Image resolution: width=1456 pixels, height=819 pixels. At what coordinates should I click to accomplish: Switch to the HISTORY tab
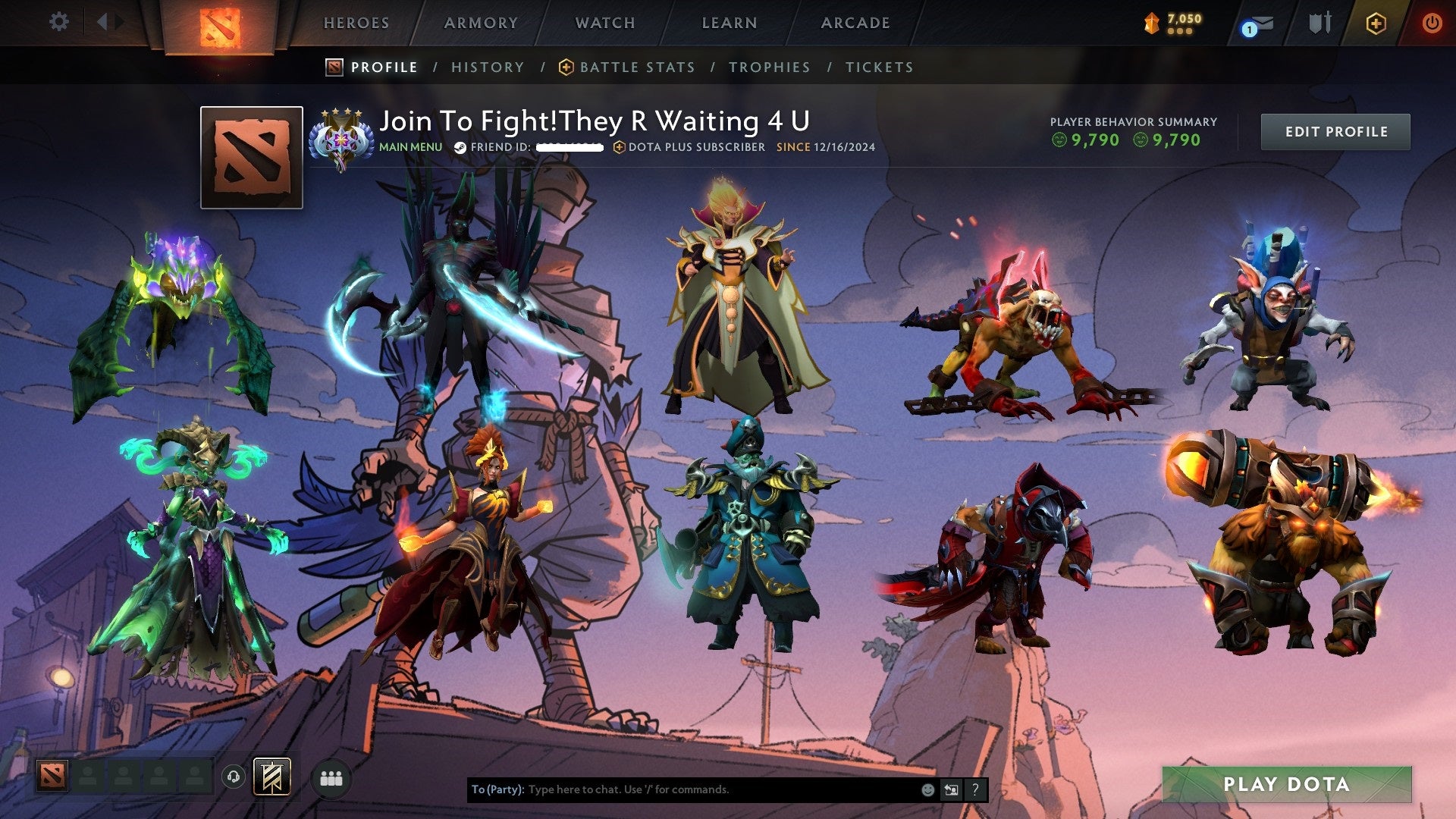coord(487,67)
